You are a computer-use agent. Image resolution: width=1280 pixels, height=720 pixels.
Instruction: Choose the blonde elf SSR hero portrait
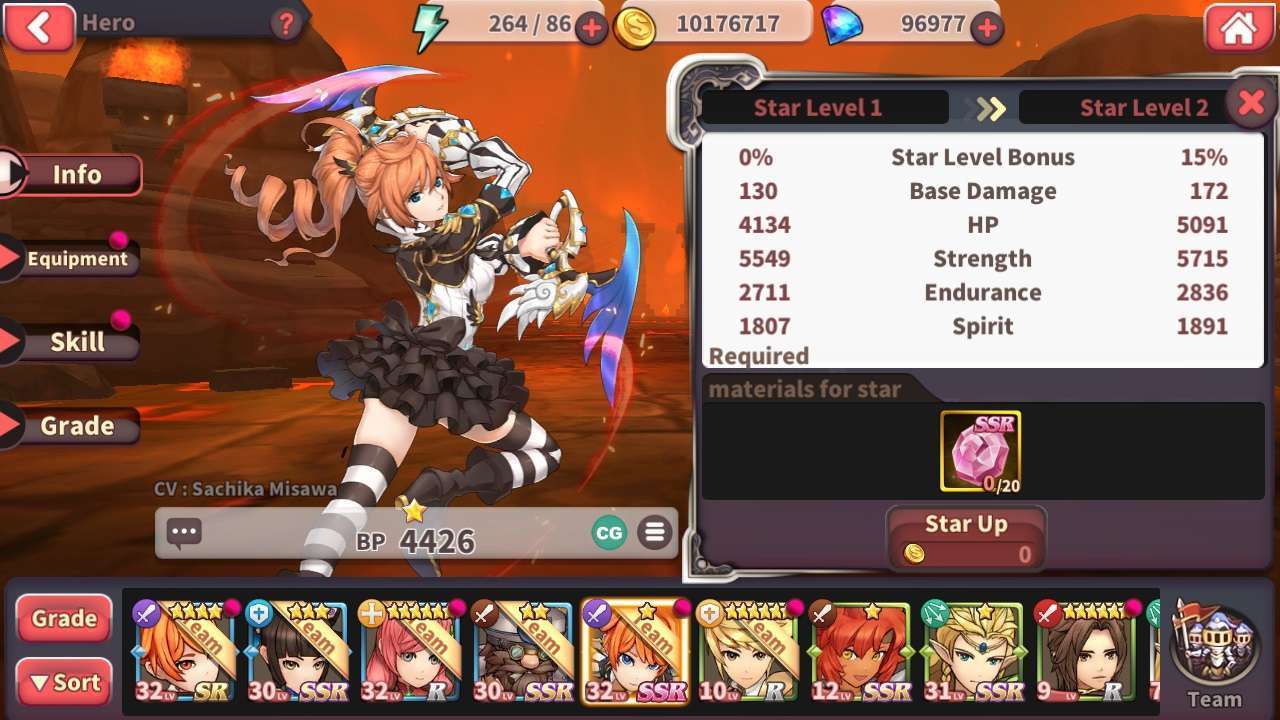[x=972, y=652]
